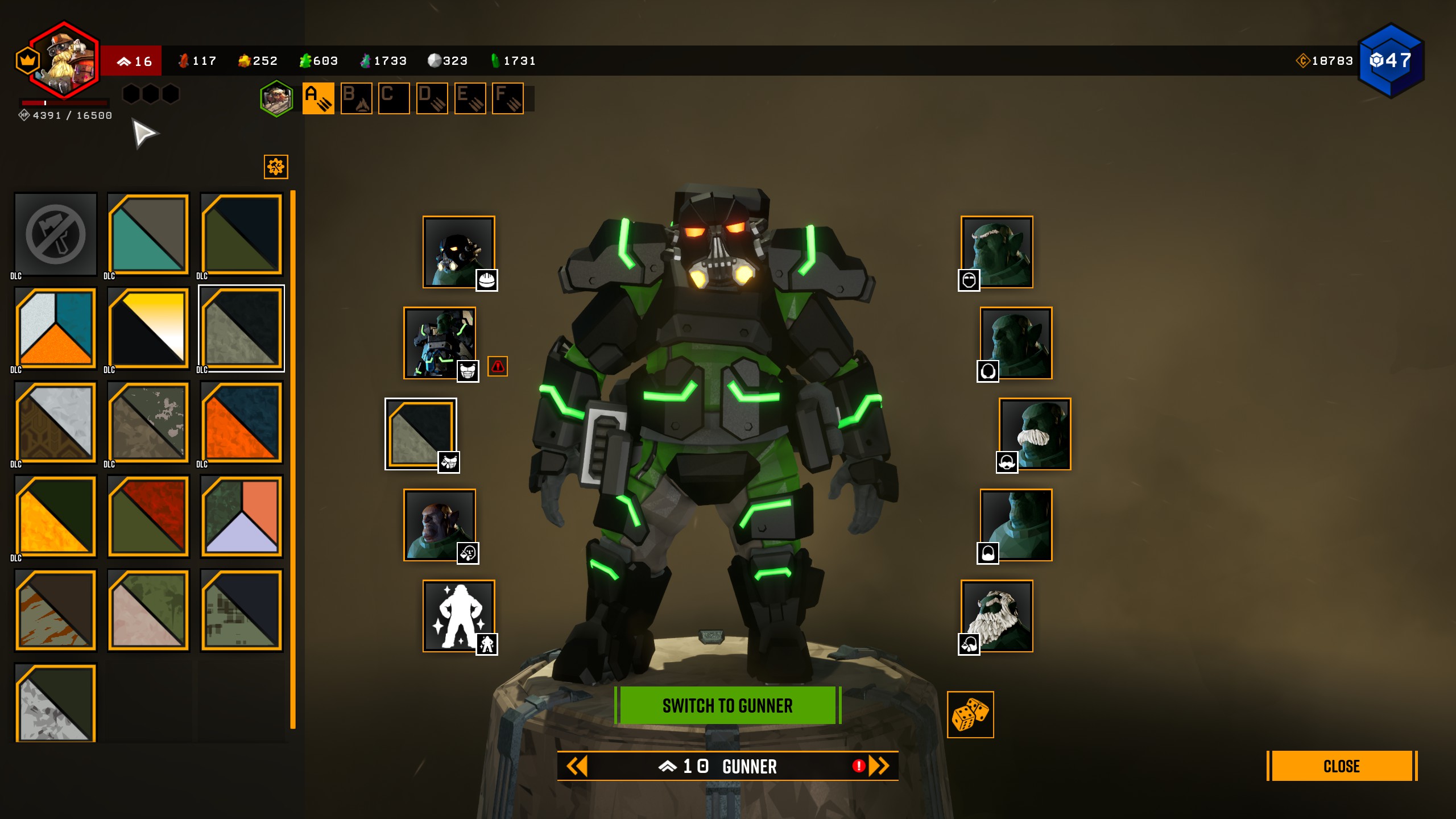The height and width of the screenshot is (819, 1456).
Task: Select the no-paintjob crossed-out option
Action: 56,234
